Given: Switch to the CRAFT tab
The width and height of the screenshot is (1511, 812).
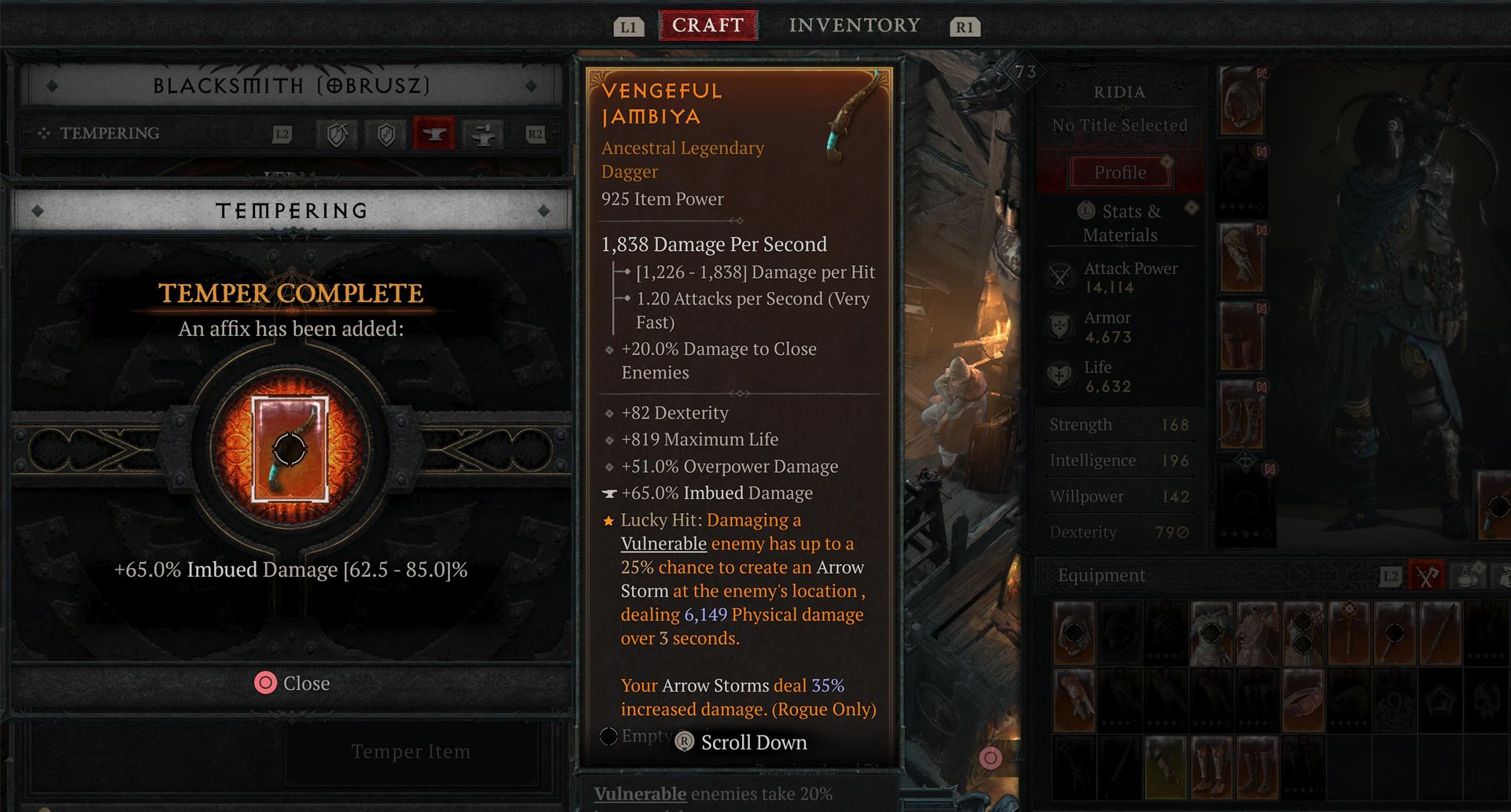Looking at the screenshot, I should pyautogui.click(x=707, y=24).
